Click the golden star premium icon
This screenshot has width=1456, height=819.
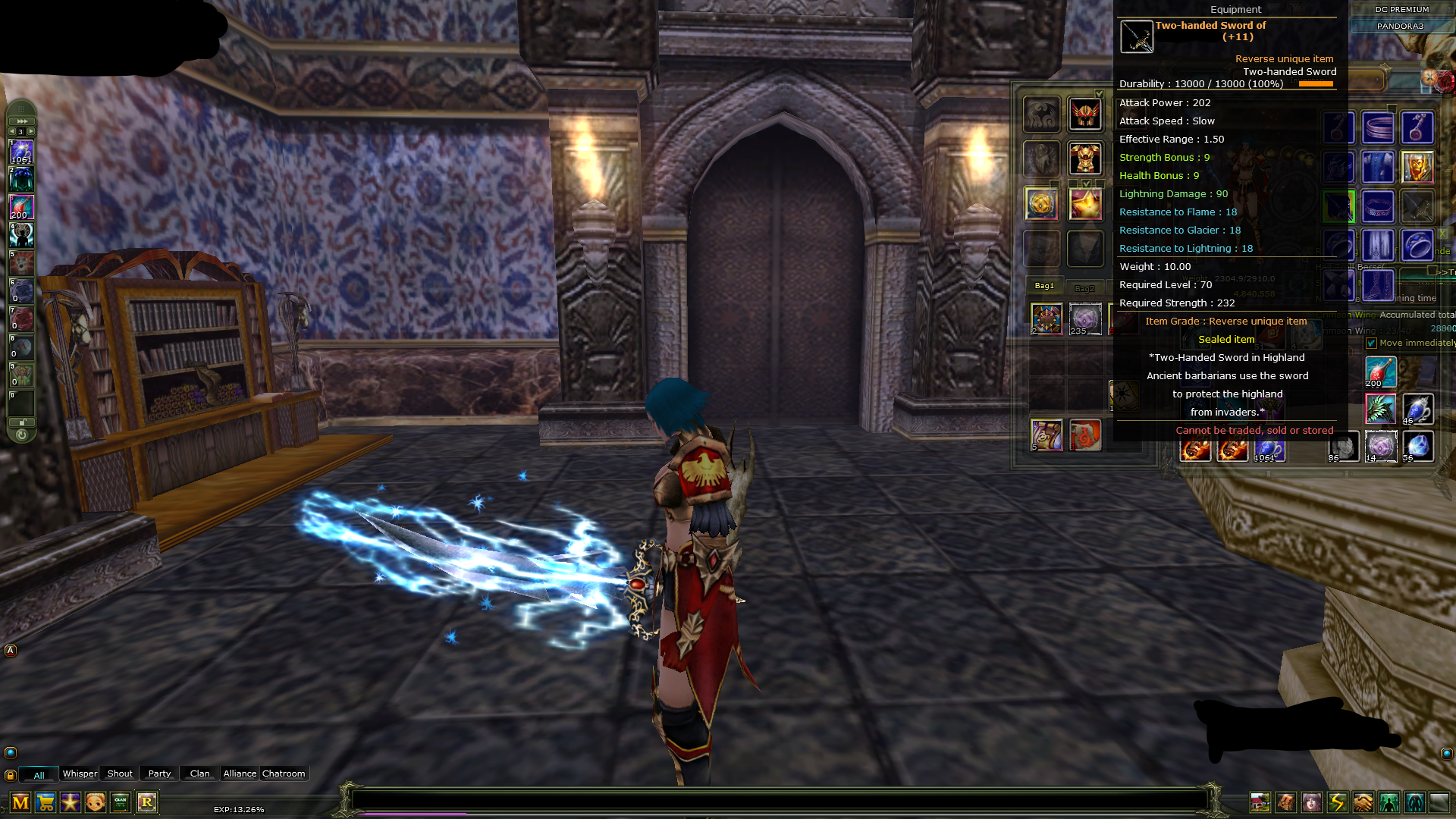click(69, 801)
